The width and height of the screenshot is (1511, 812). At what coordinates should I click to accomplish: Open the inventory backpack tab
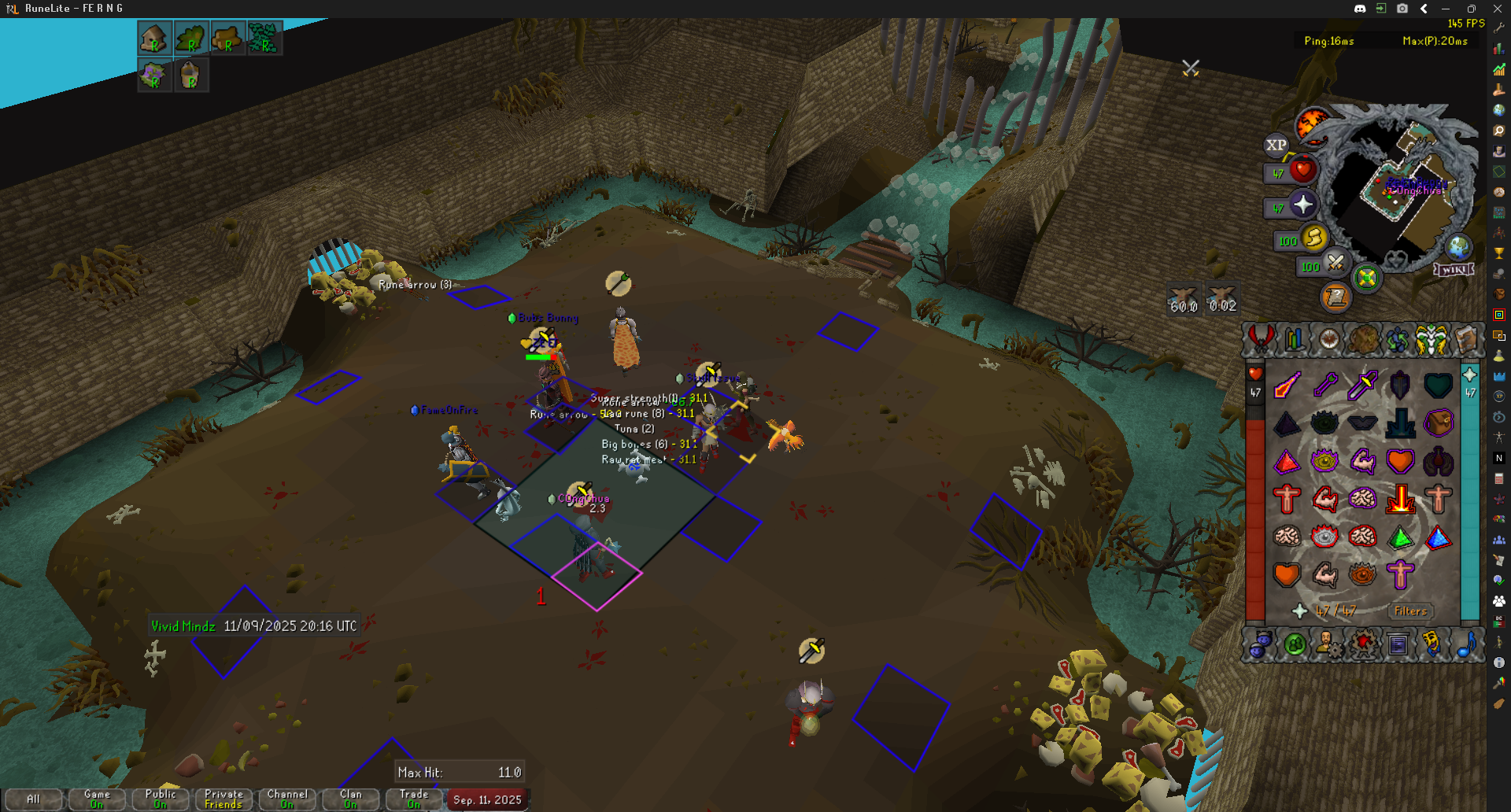tap(1364, 339)
